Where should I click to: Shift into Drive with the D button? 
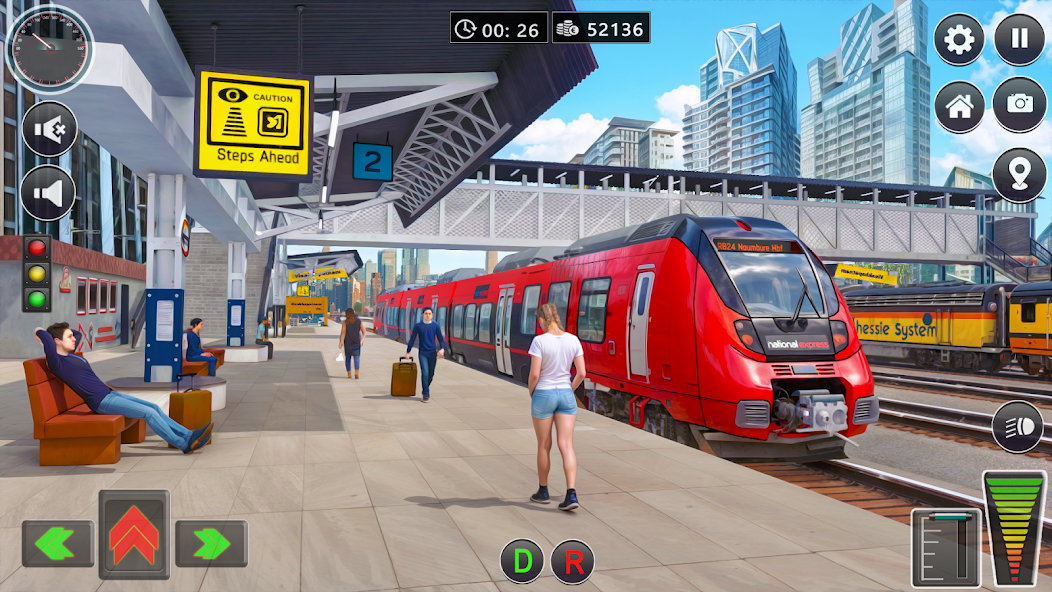coord(522,562)
